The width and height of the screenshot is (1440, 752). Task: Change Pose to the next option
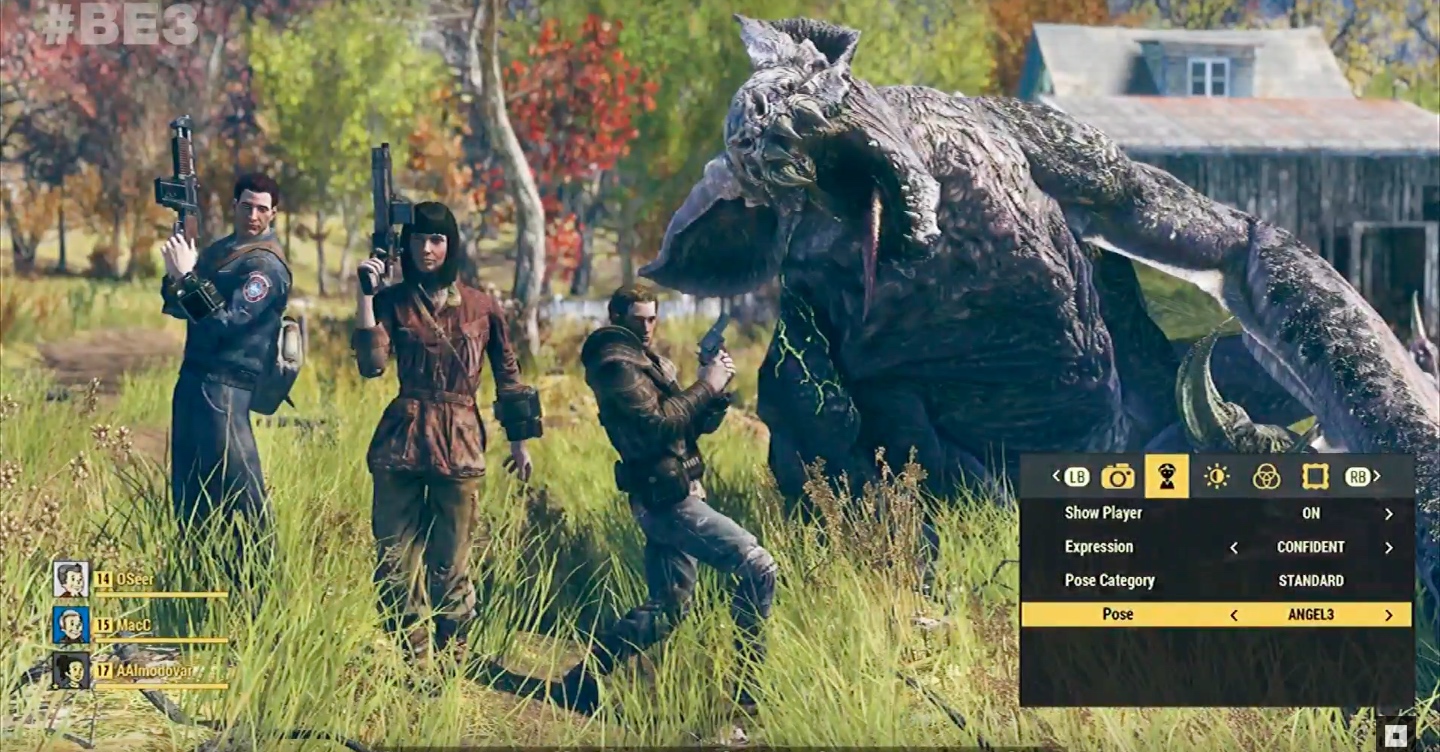click(1388, 615)
